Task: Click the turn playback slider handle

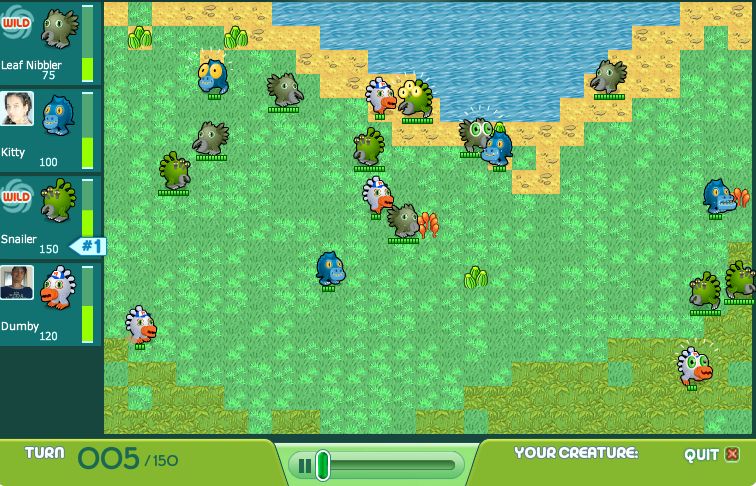Action: 322,465
